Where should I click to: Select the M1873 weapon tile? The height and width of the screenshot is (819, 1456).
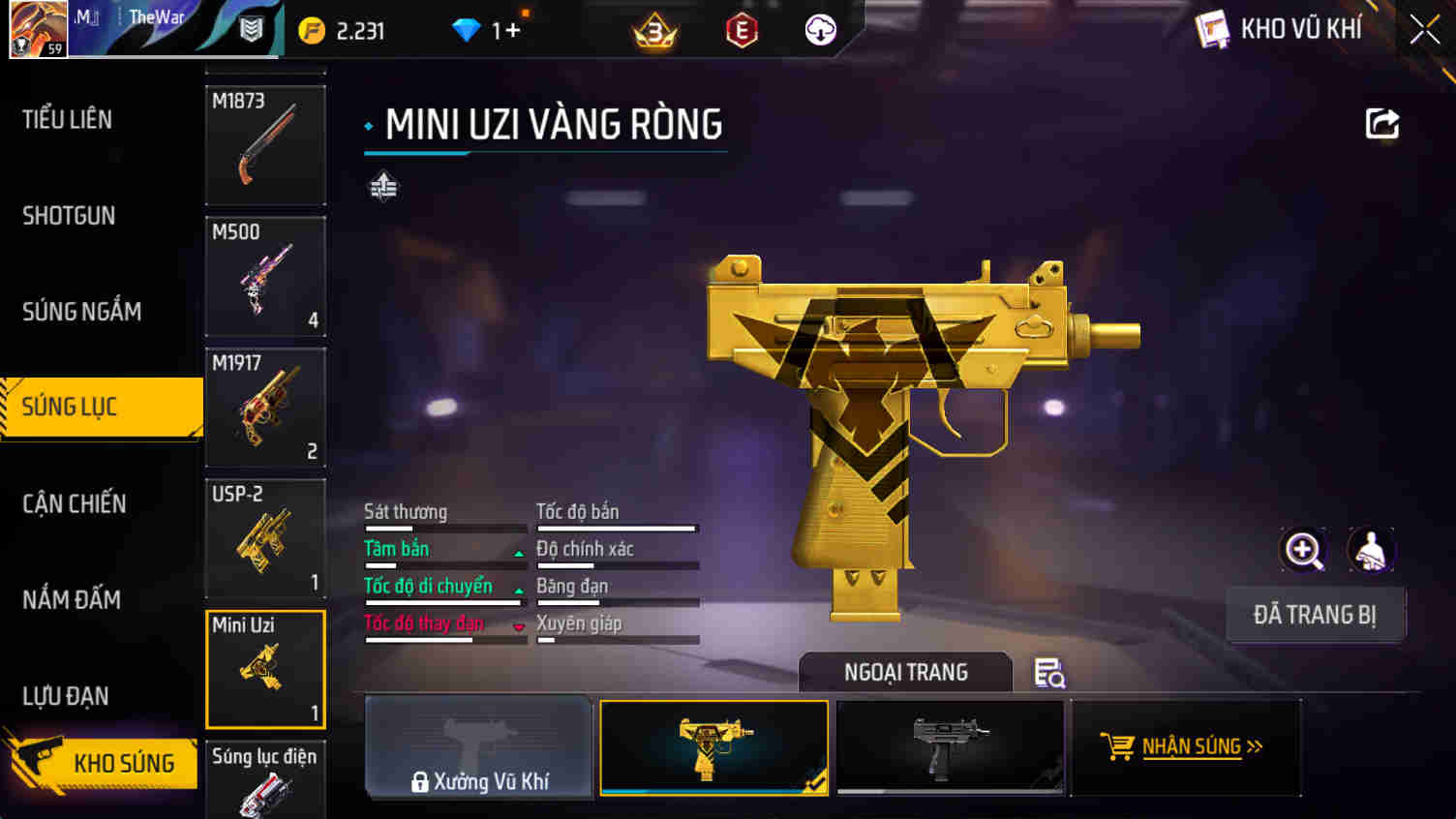pos(265,145)
